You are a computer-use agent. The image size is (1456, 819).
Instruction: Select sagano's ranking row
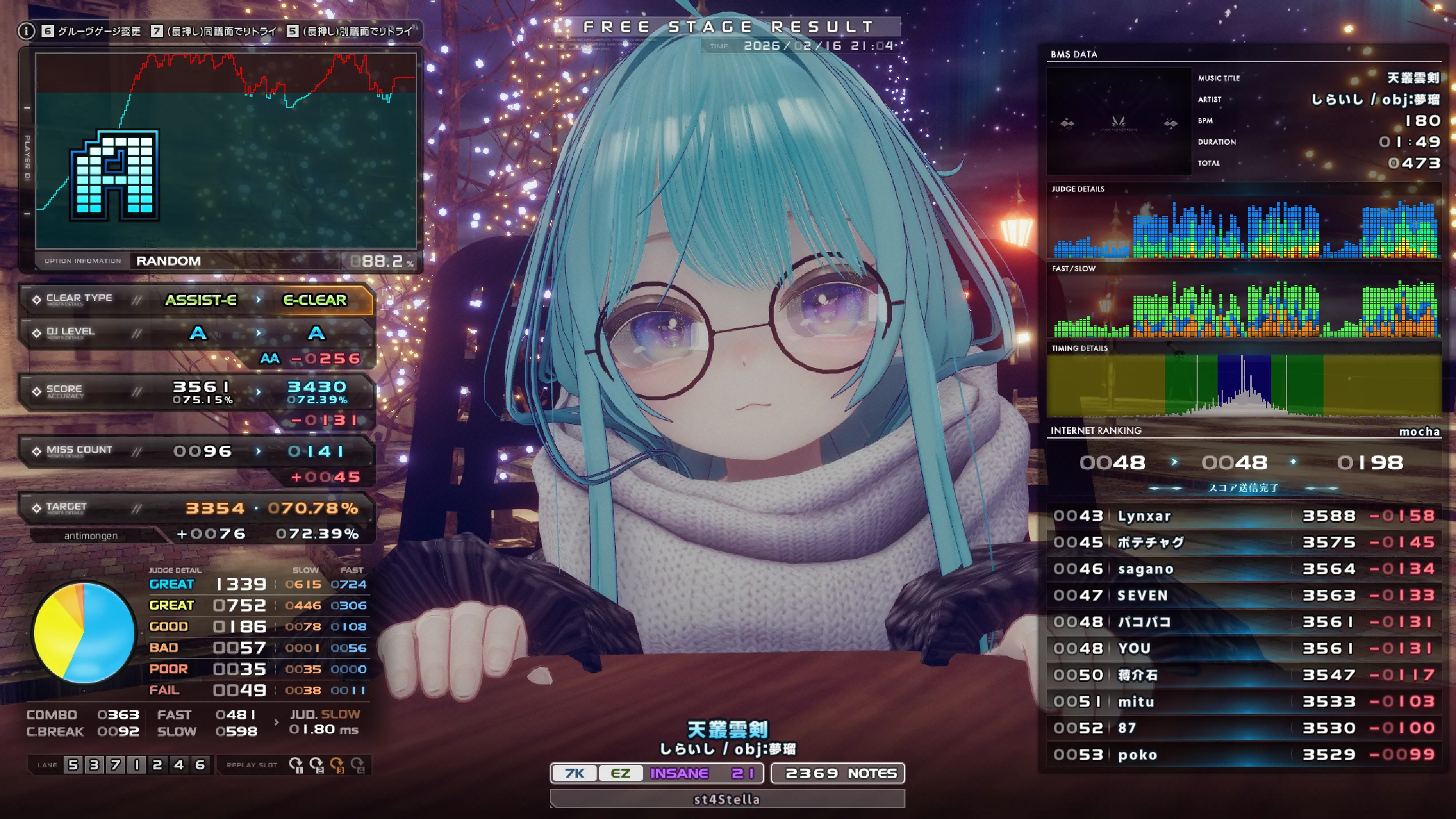(1243, 569)
